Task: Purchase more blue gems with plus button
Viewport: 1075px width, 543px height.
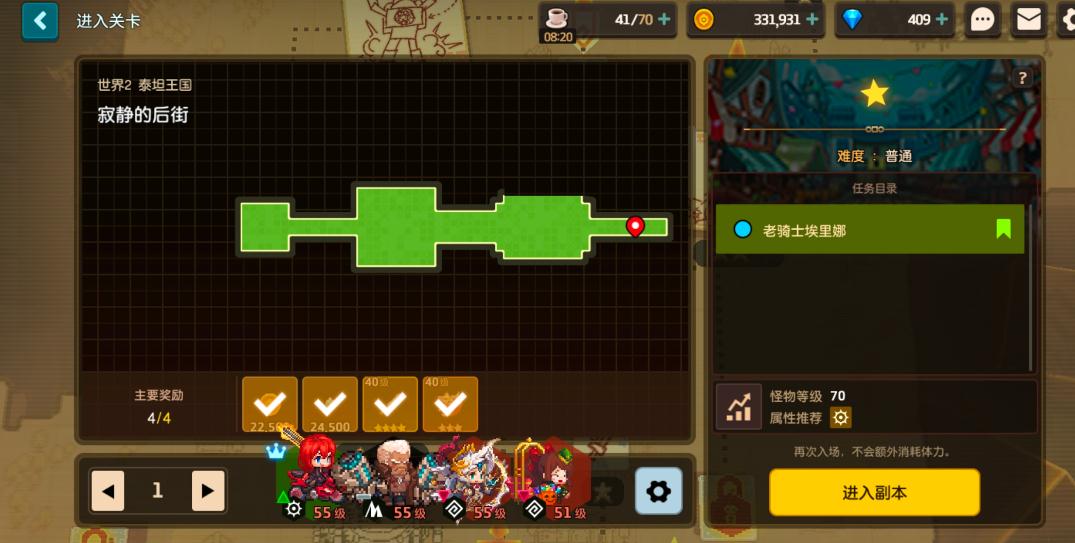Action: pyautogui.click(x=942, y=19)
